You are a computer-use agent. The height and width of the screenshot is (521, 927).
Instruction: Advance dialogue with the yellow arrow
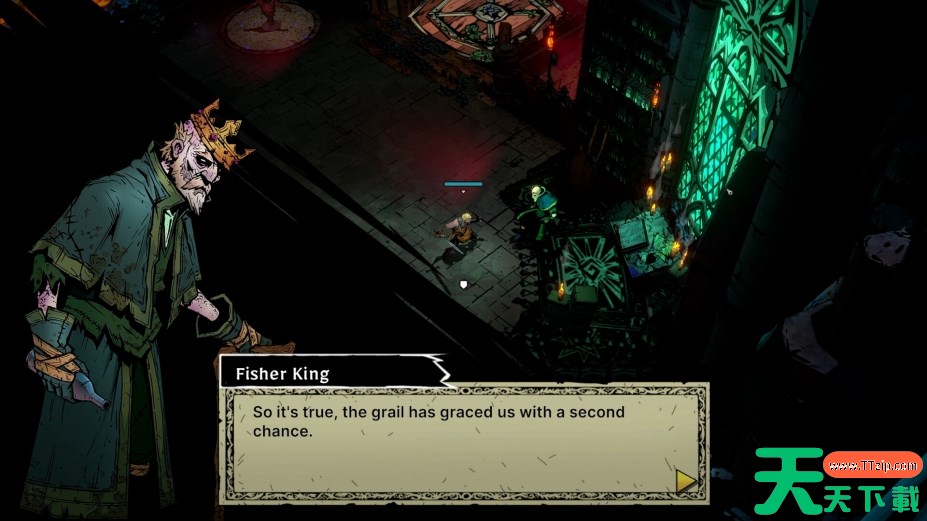(x=686, y=481)
